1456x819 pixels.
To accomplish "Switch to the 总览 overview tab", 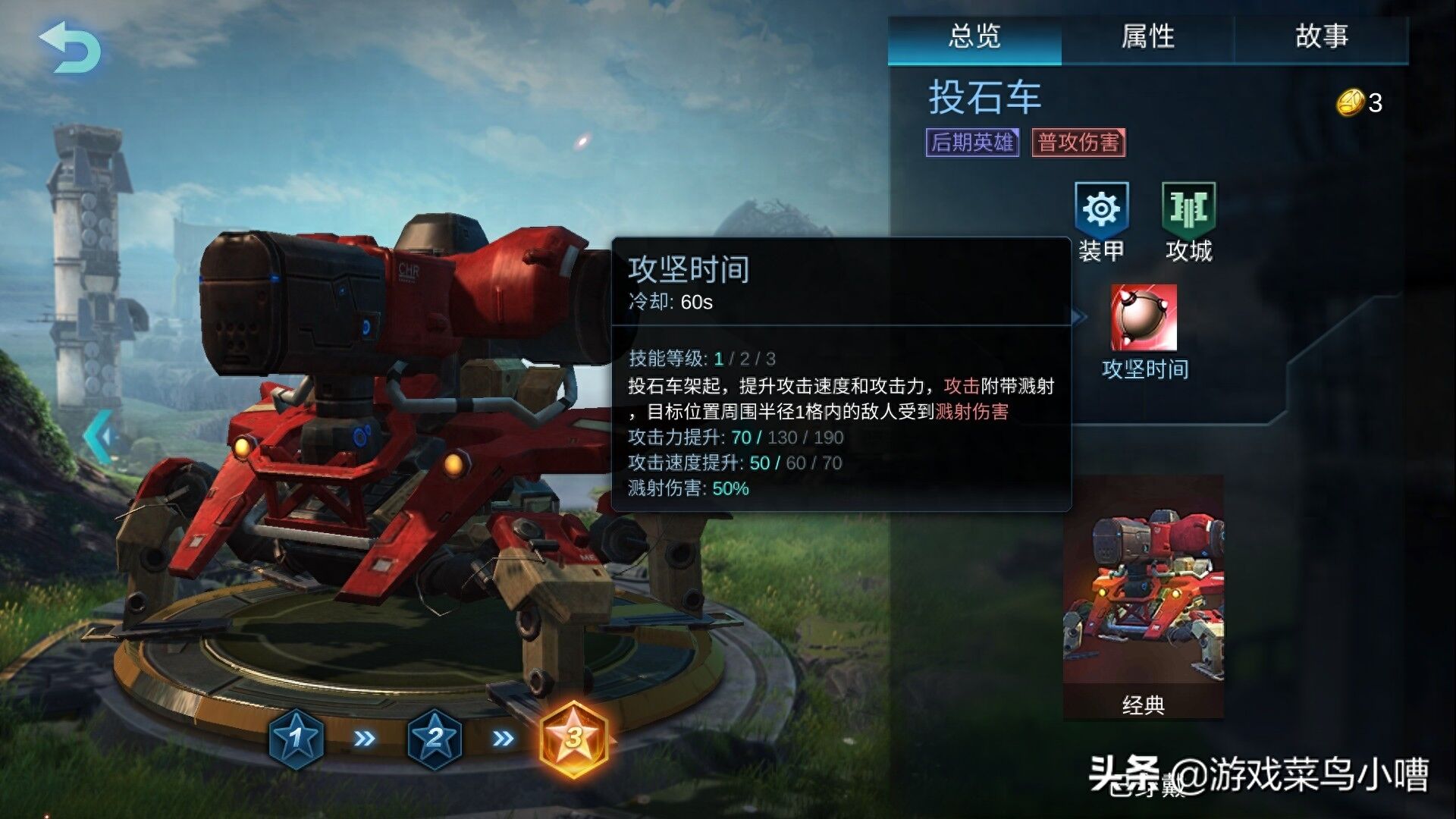I will [x=974, y=36].
